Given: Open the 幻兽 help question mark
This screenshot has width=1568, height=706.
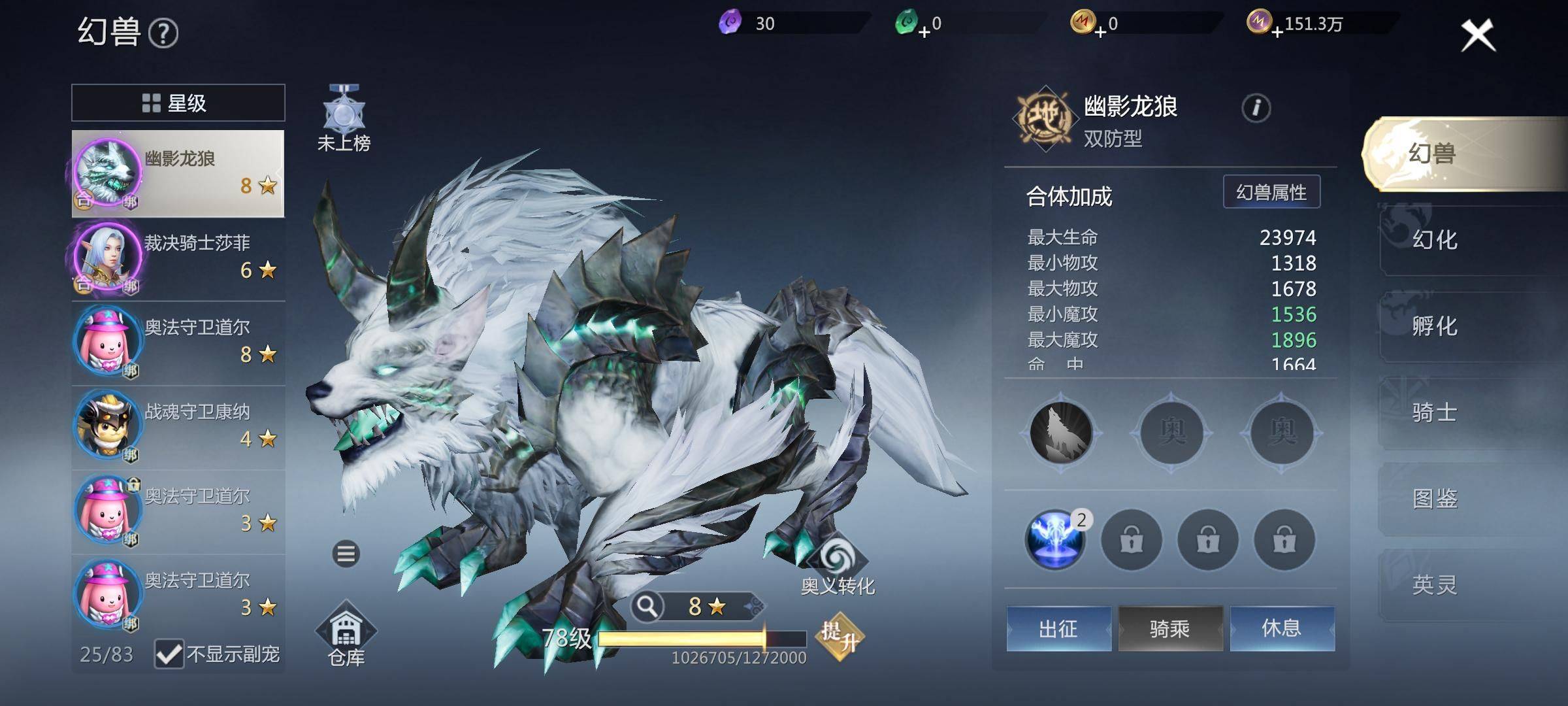Looking at the screenshot, I should 163,33.
